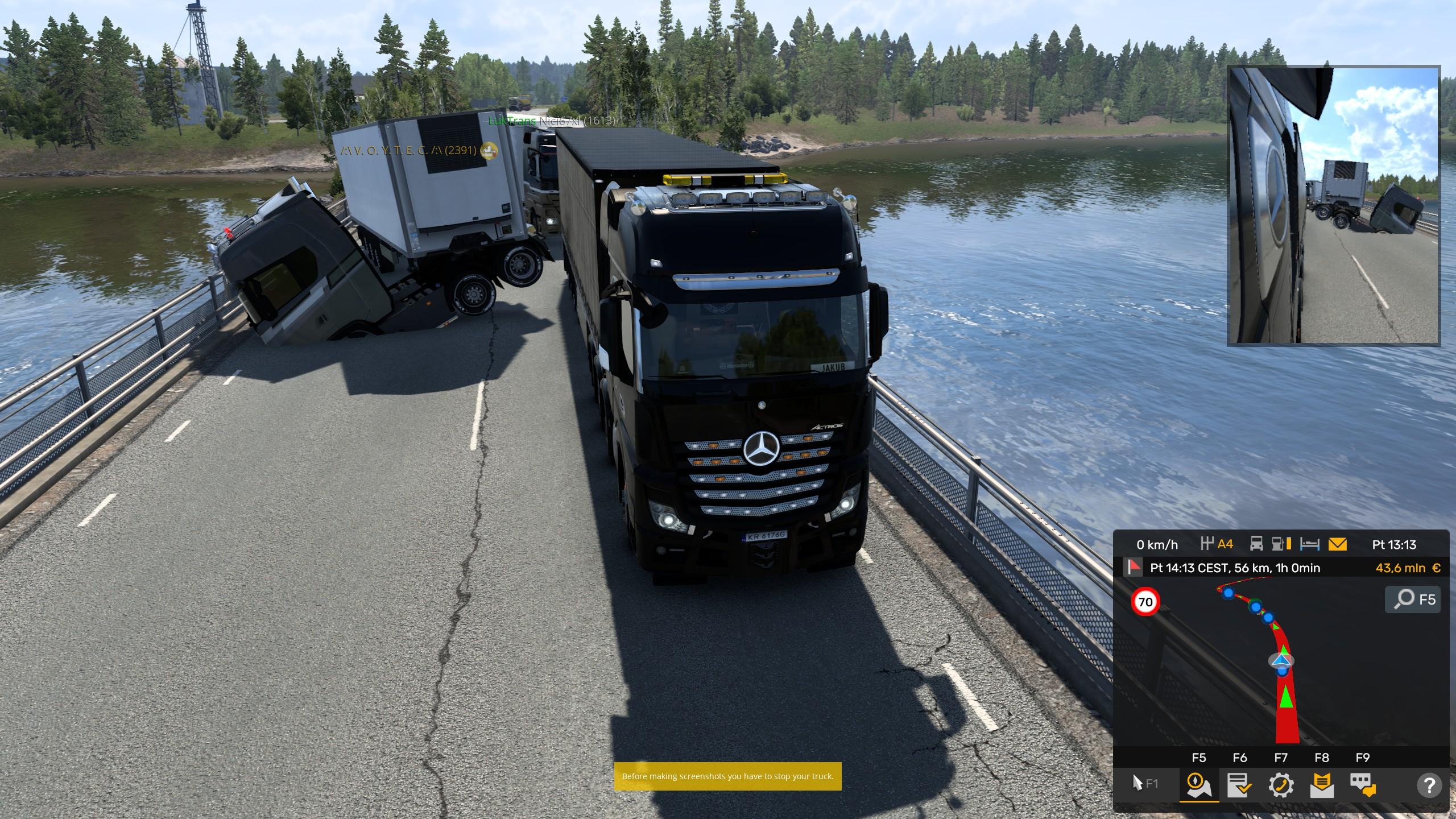Open the roadside assistance phone-gear tab
This screenshot has height=819, width=1456.
[x=1281, y=785]
